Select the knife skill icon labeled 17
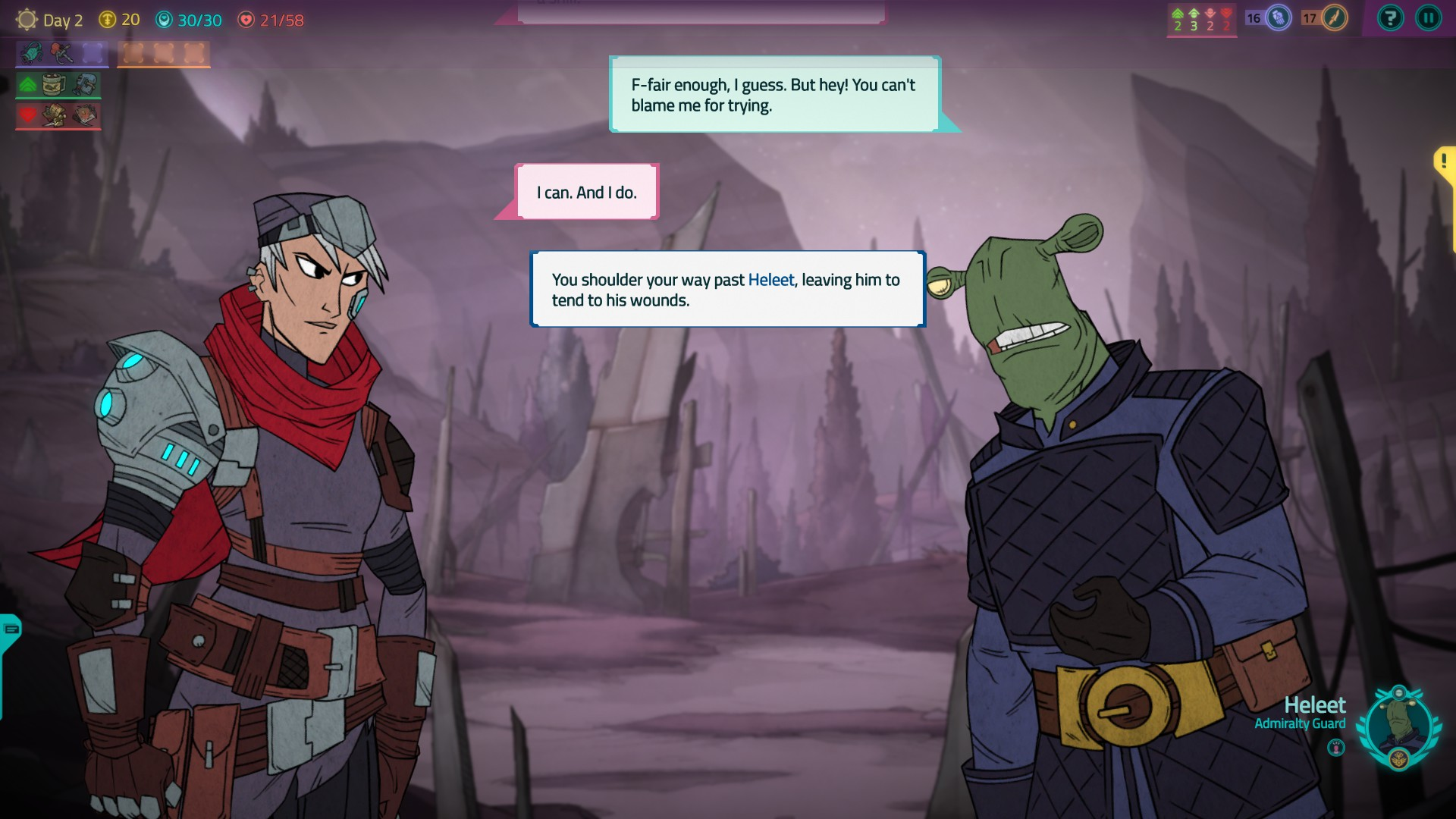This screenshot has height=819, width=1456. pyautogui.click(x=1337, y=20)
